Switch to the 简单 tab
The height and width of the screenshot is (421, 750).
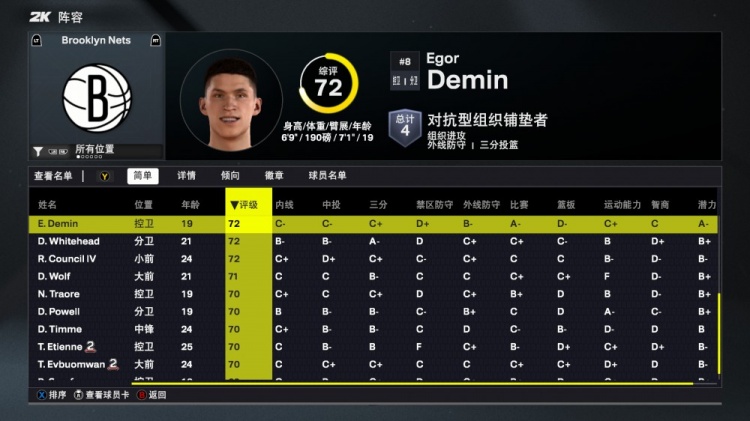point(142,176)
